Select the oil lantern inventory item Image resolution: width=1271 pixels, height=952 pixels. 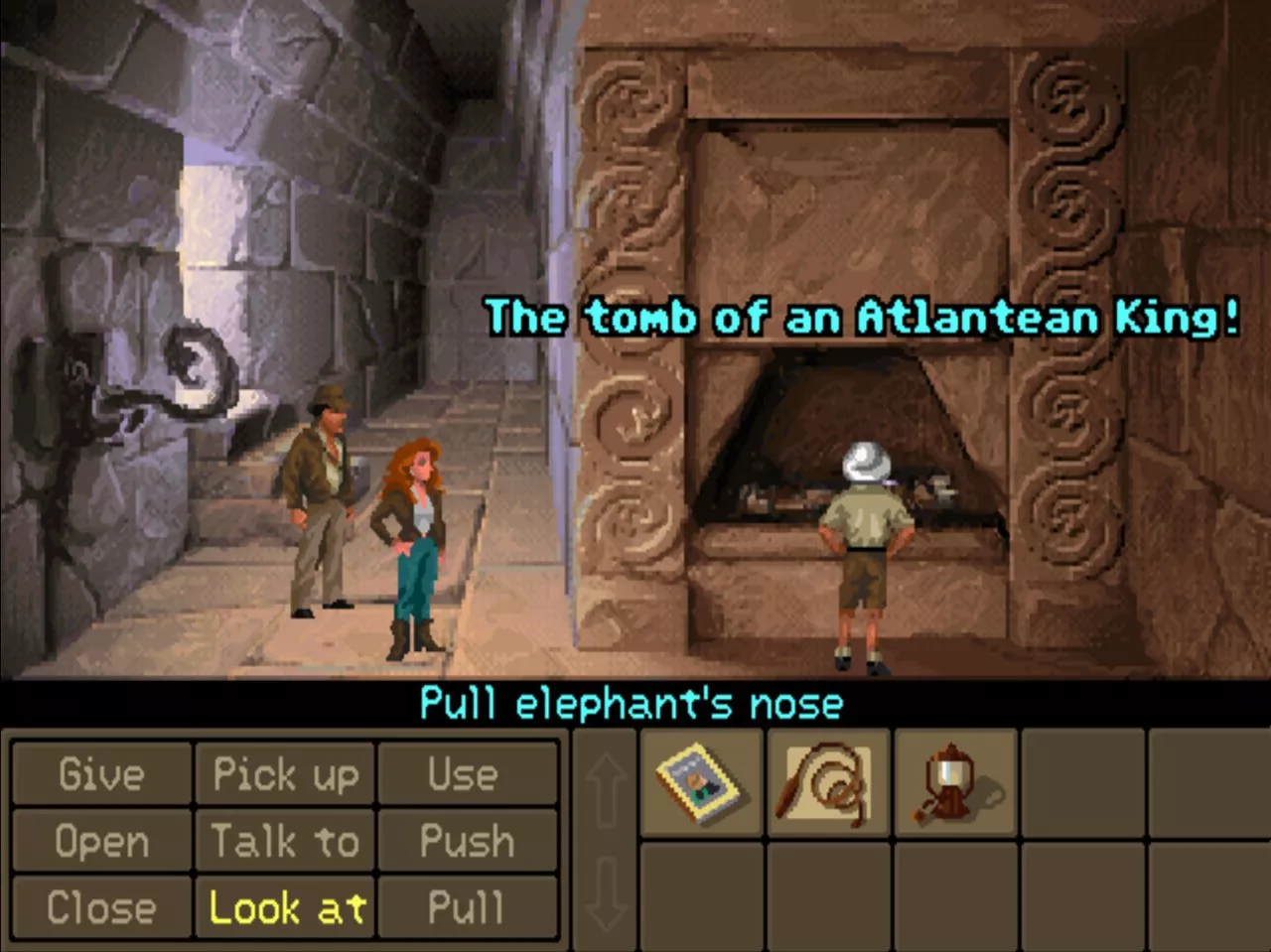(x=954, y=783)
